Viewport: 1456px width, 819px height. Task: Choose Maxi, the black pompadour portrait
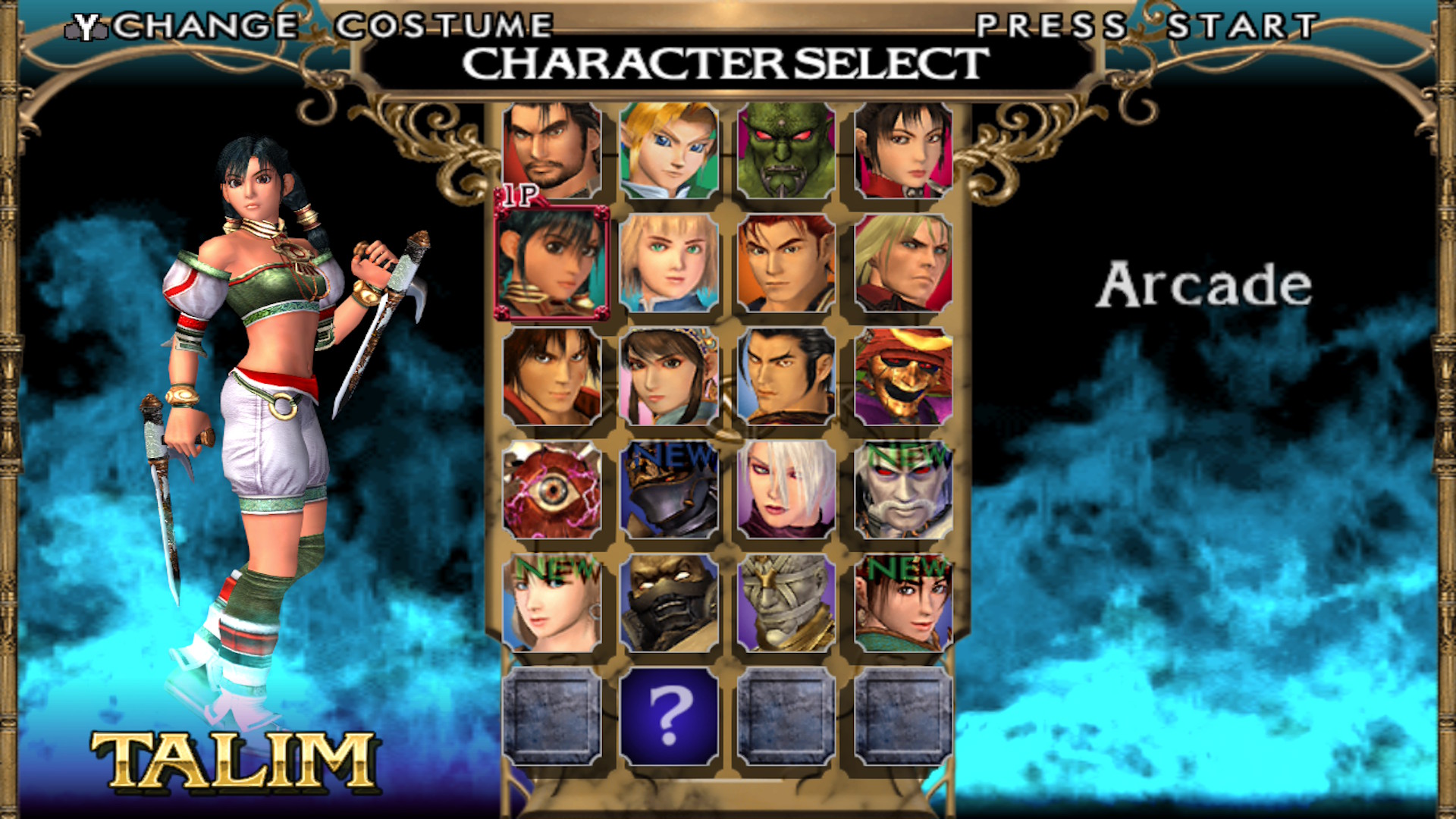tap(786, 376)
